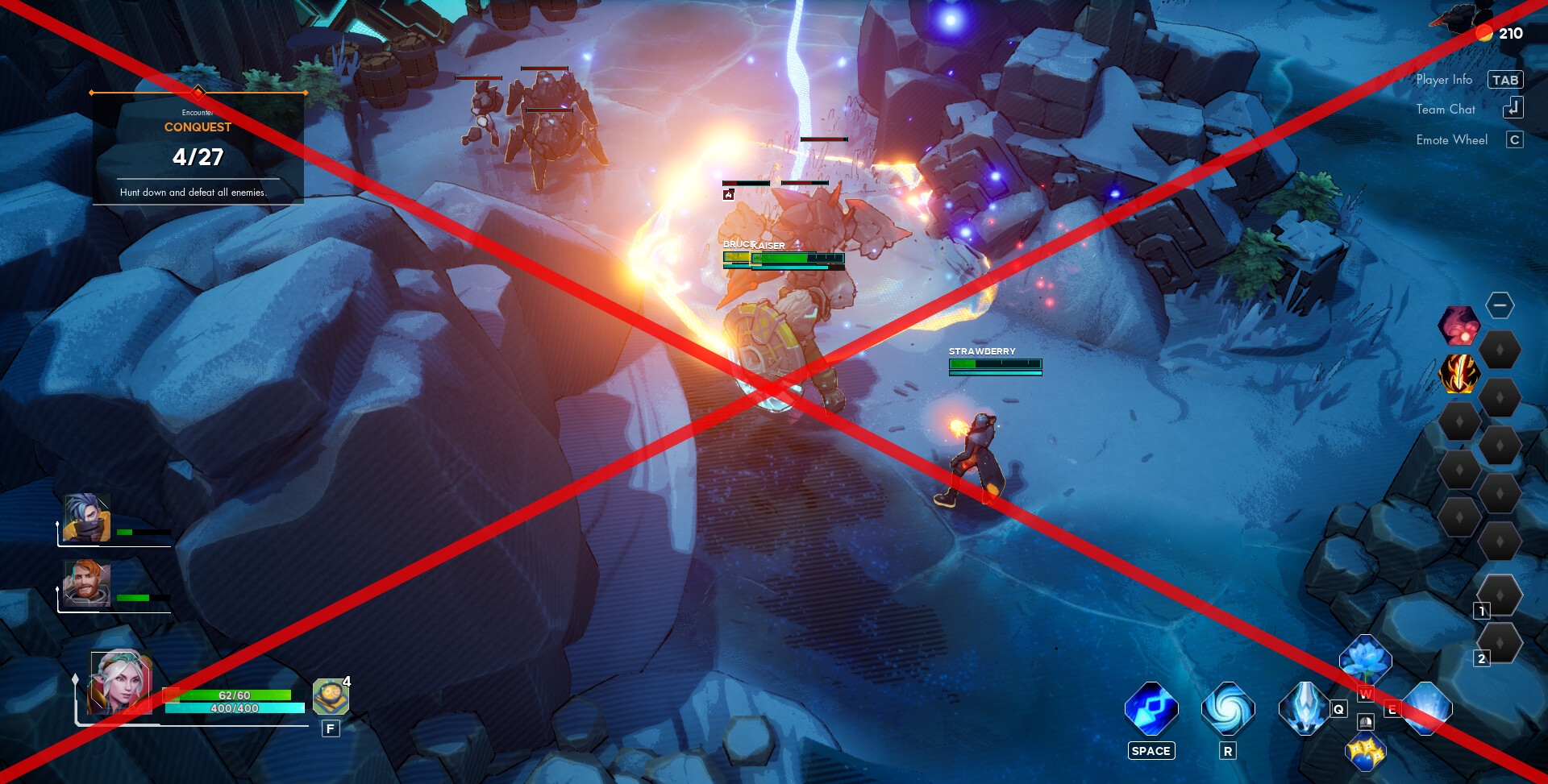Select the flaming sword talent hexagon
Viewport: 1548px width, 784px height.
[1460, 374]
